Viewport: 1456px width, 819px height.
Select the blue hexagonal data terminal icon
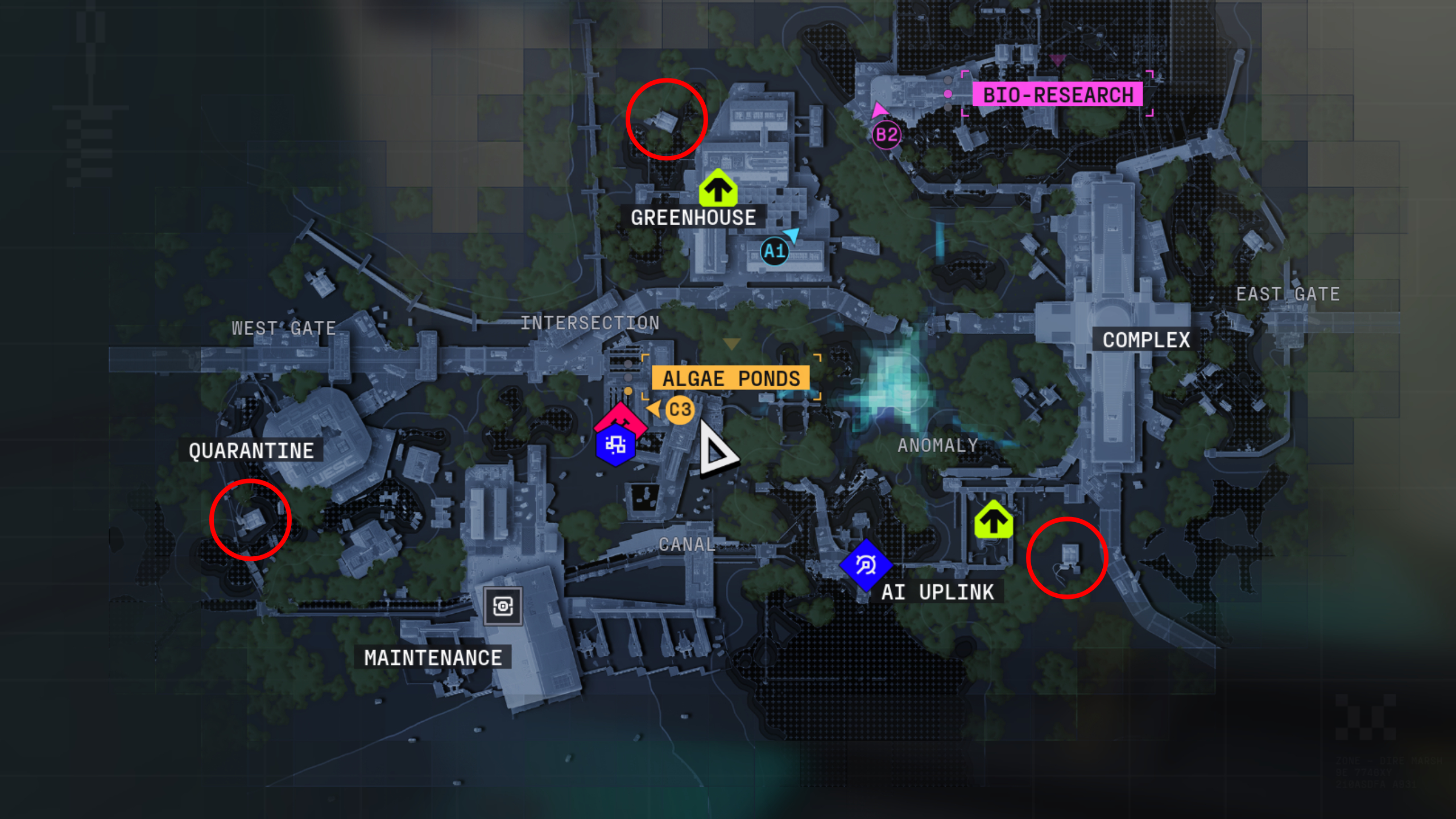(616, 446)
